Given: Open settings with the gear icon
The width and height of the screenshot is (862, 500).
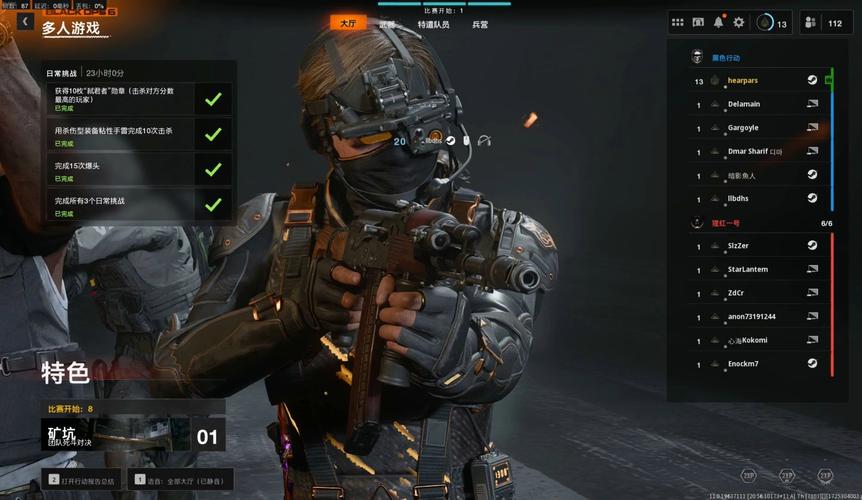Looking at the screenshot, I should (739, 22).
